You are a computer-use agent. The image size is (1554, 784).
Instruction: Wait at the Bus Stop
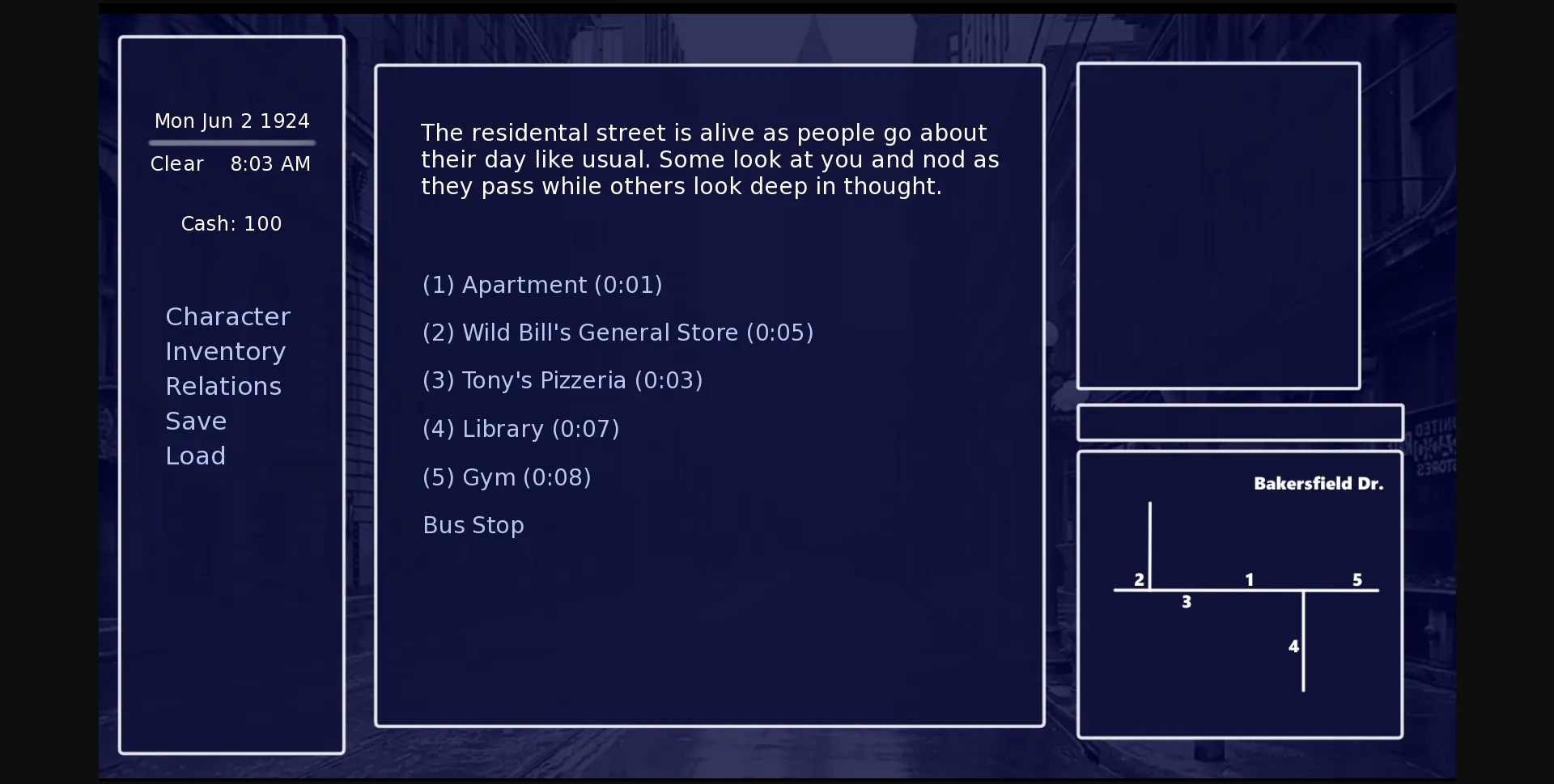point(473,525)
